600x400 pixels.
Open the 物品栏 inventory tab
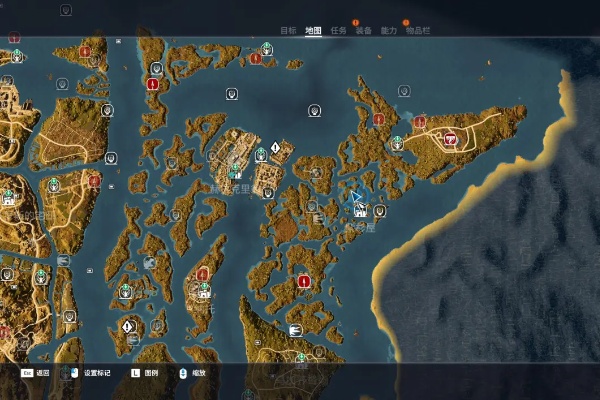419,31
